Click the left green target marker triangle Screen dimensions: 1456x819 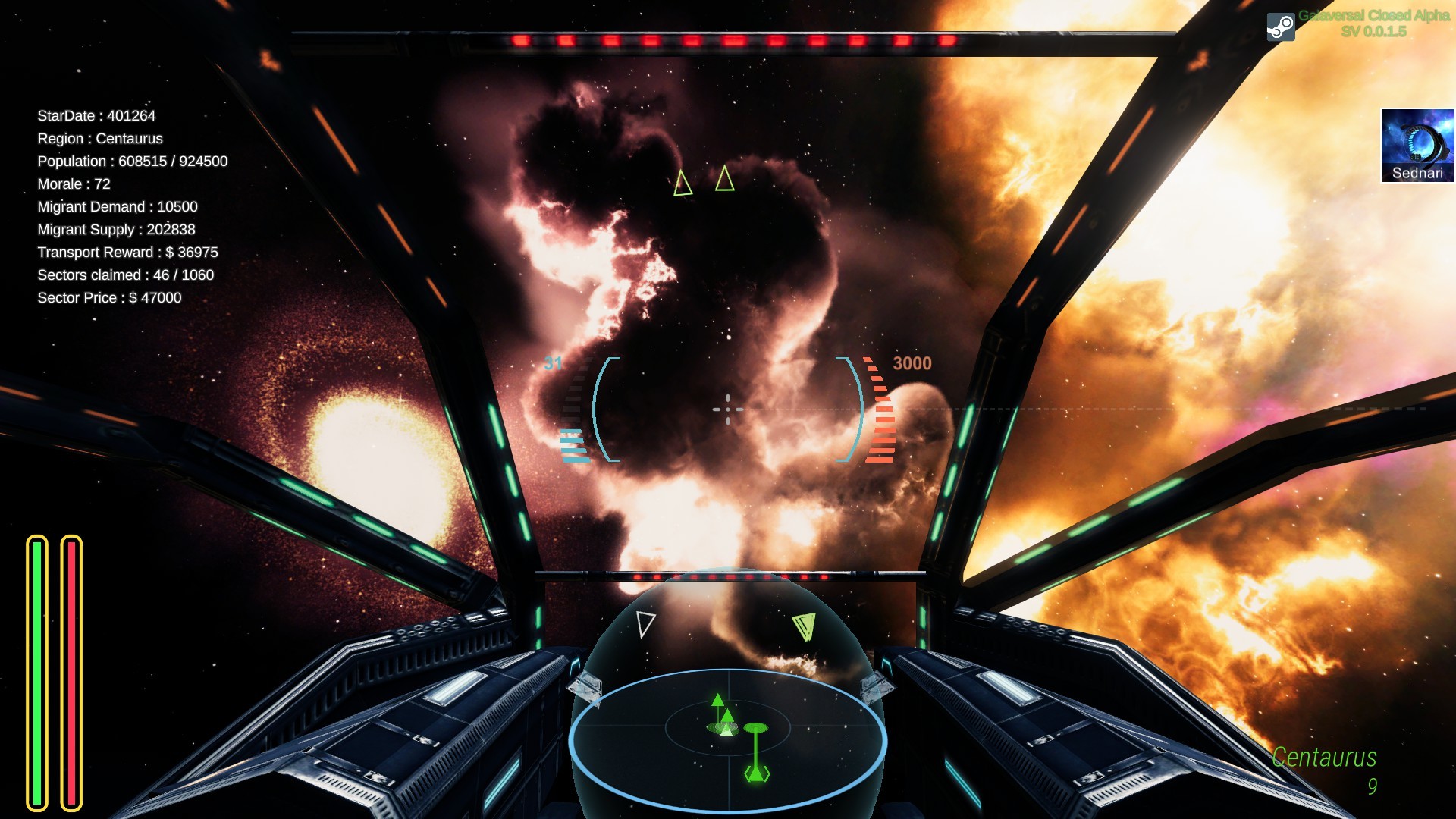[x=682, y=184]
